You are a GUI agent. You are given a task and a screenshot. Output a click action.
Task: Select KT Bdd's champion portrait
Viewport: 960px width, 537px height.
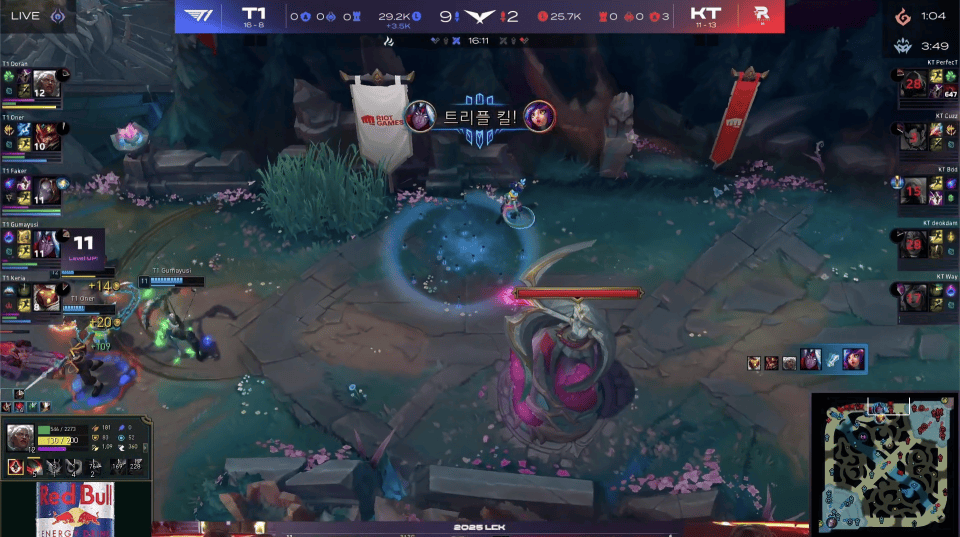coord(914,190)
